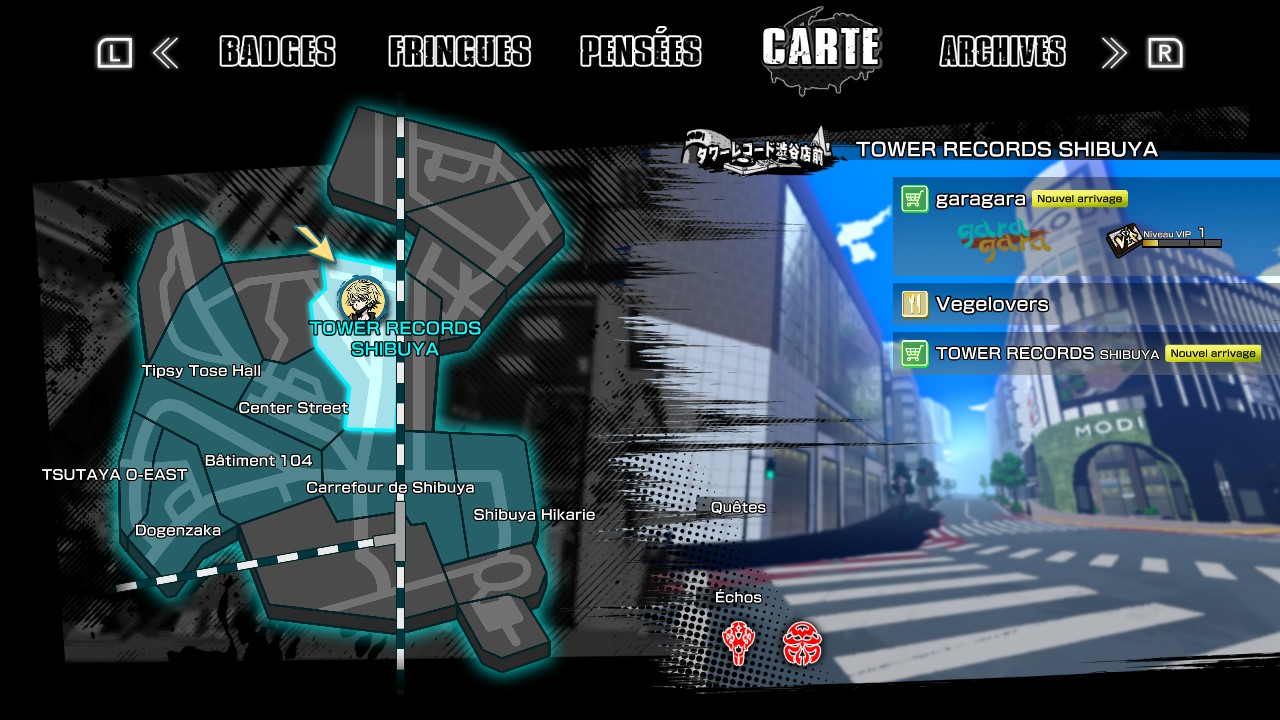The height and width of the screenshot is (720, 1280).
Task: Click the right double-chevron tab arrow
Action: (x=1114, y=53)
